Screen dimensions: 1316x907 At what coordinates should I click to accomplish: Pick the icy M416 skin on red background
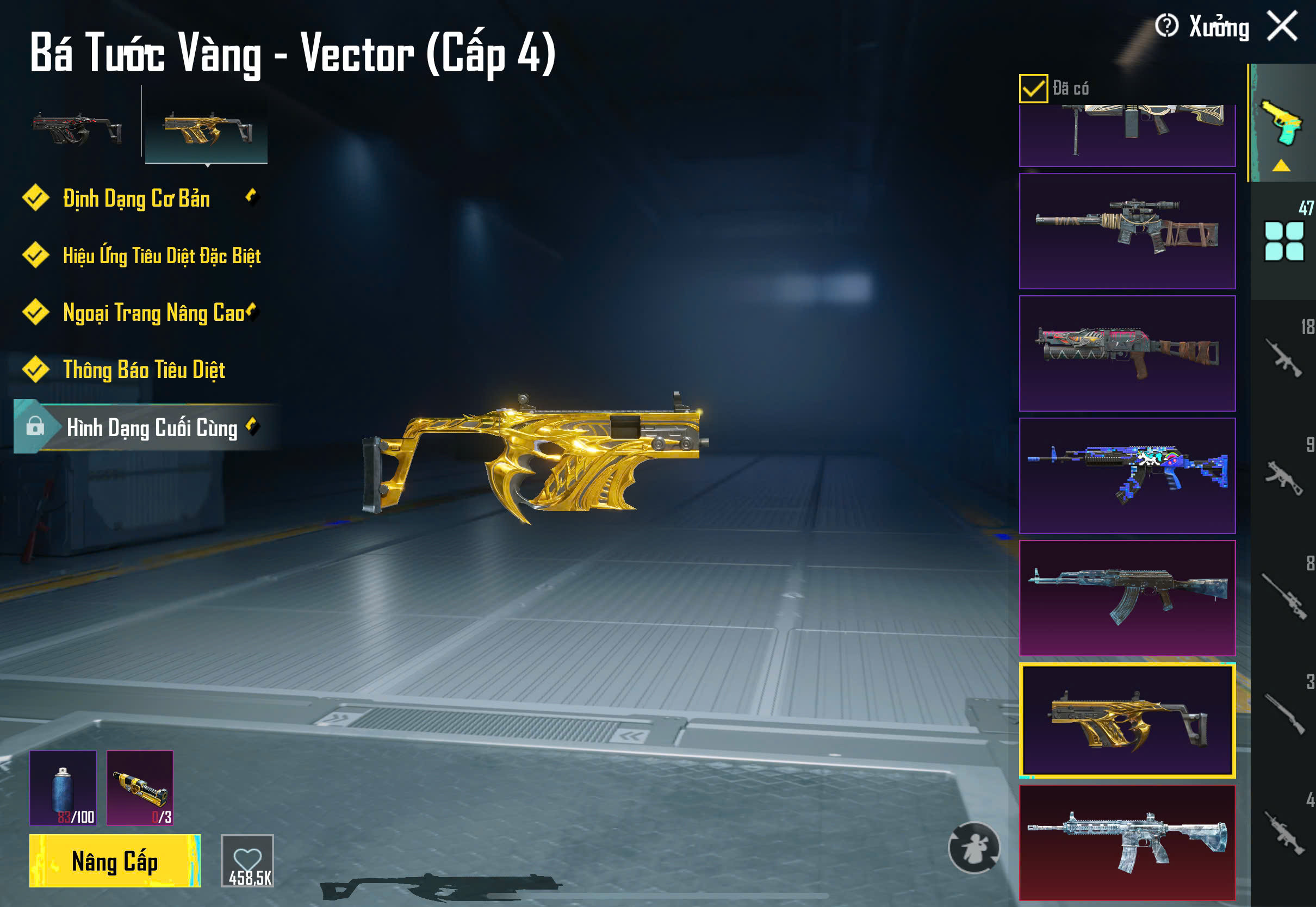click(1127, 842)
